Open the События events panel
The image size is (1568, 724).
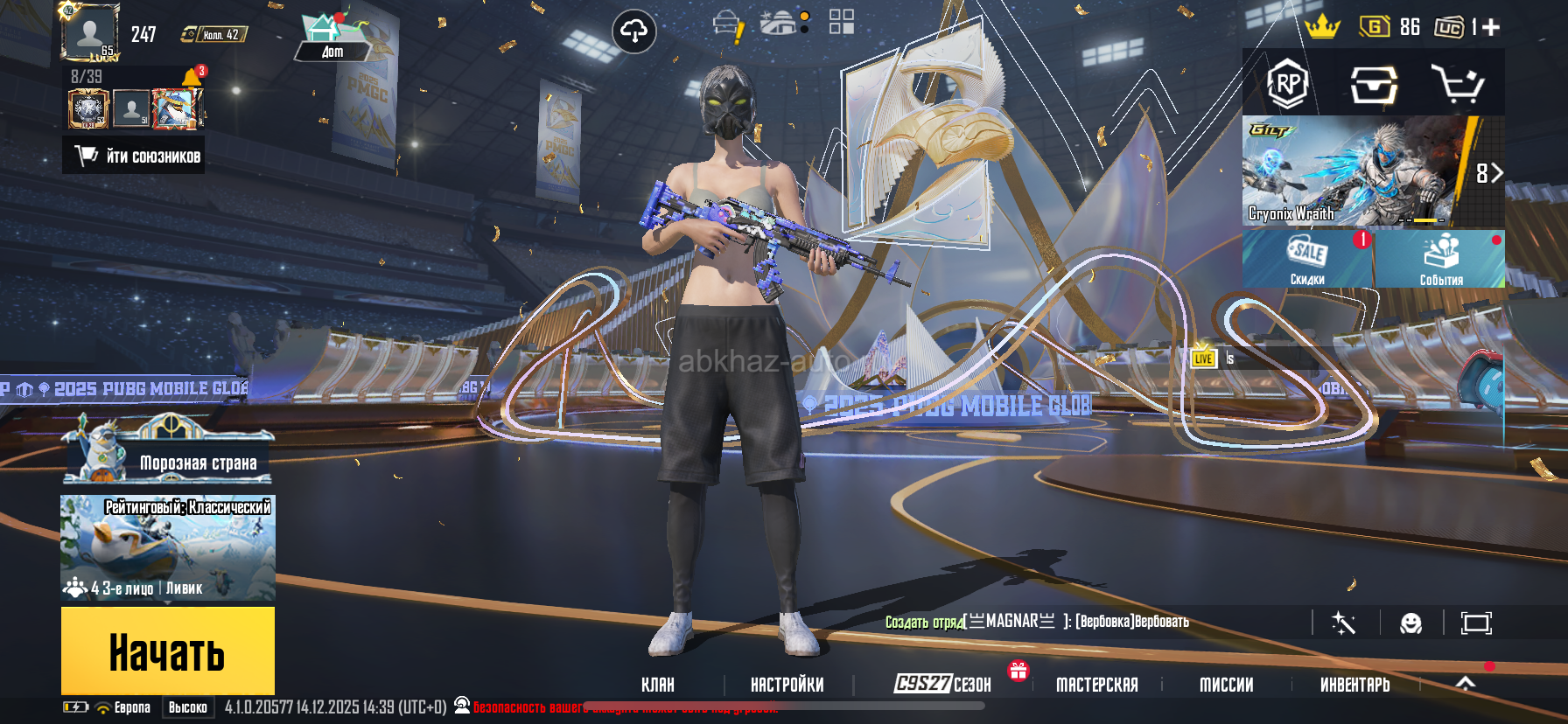[1440, 260]
